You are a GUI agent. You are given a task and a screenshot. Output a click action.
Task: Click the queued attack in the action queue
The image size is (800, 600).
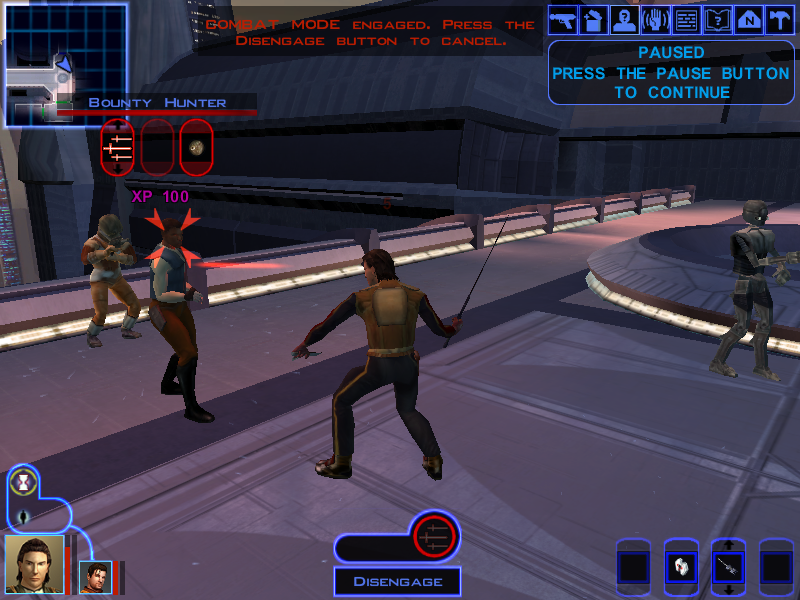tap(434, 538)
